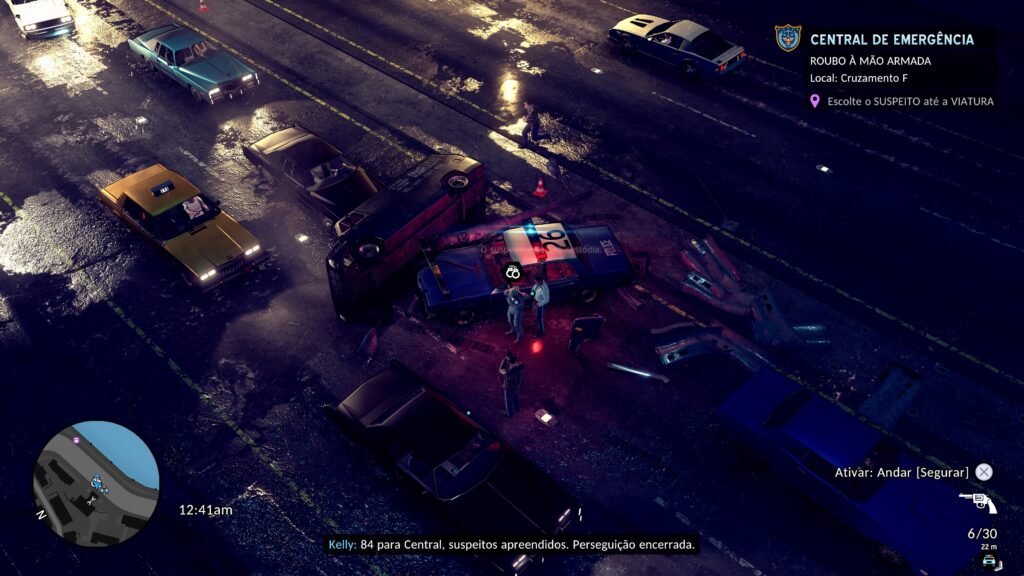Select the revolver weapon icon
The image size is (1024, 576).
[x=977, y=502]
